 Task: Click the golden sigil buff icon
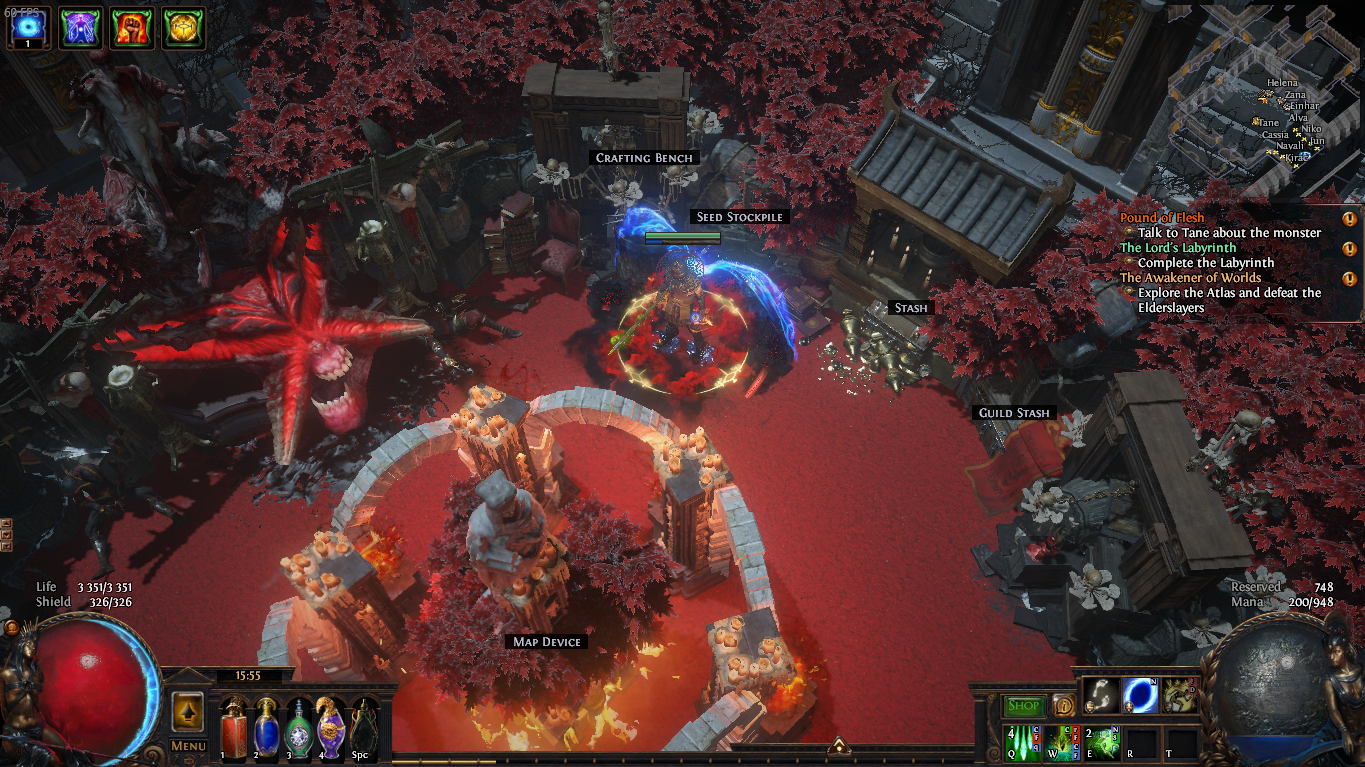tap(183, 27)
